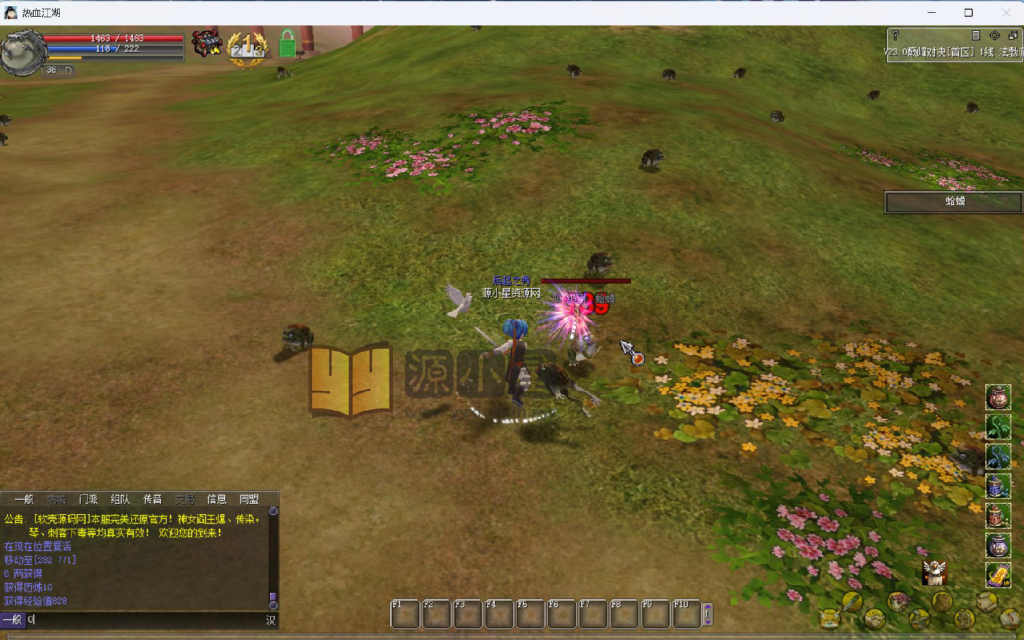This screenshot has width=1024, height=640.
Task: Select the 传音 chat tab
Action: point(152,499)
